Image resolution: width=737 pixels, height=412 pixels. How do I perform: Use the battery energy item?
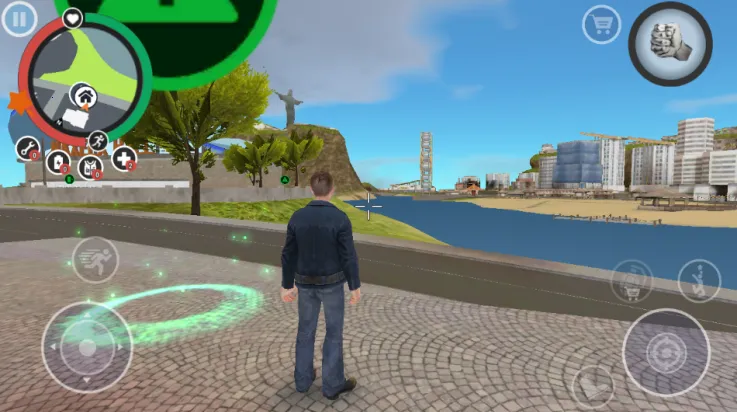click(x=58, y=161)
